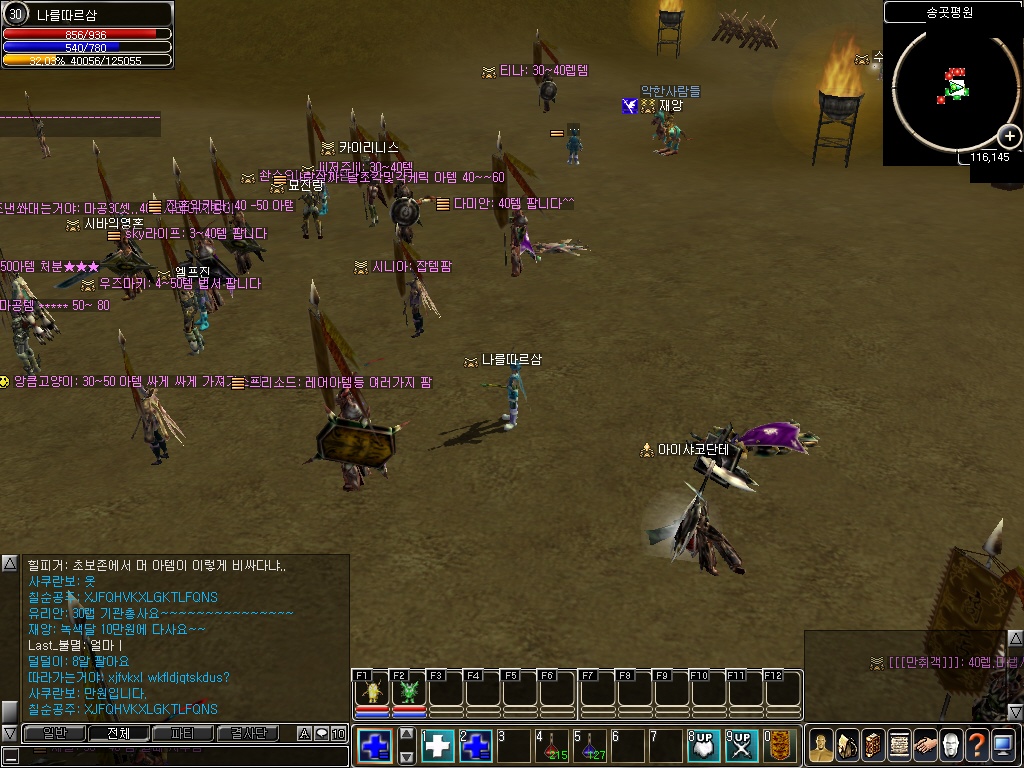1024x768 pixels.
Task: Open the 파티 chat tab
Action: click(x=183, y=733)
